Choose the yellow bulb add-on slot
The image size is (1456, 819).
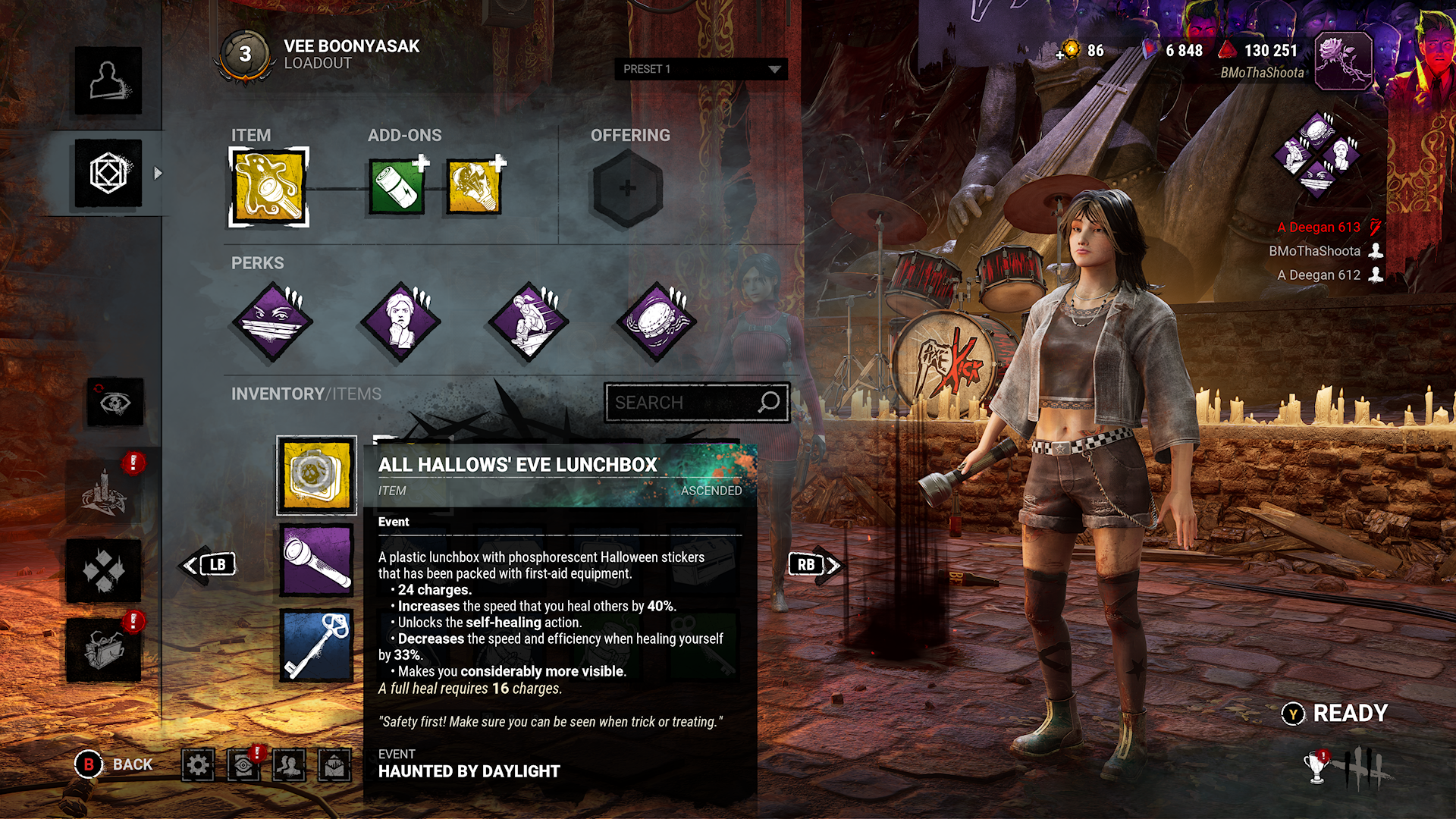(474, 187)
